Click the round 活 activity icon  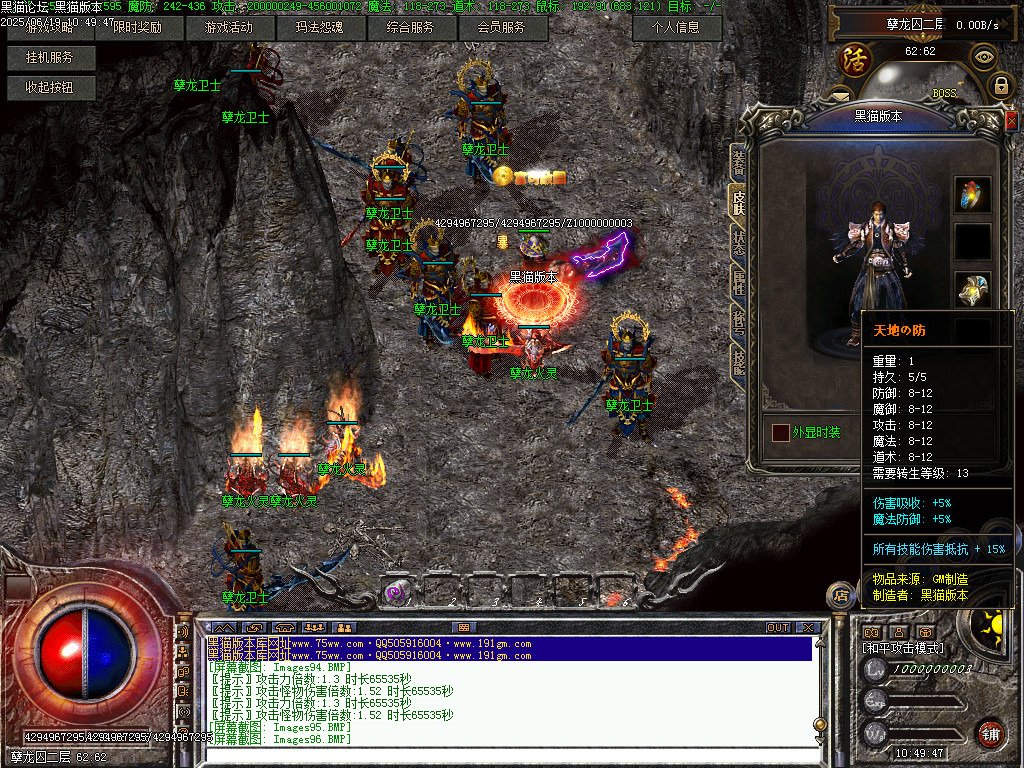855,58
